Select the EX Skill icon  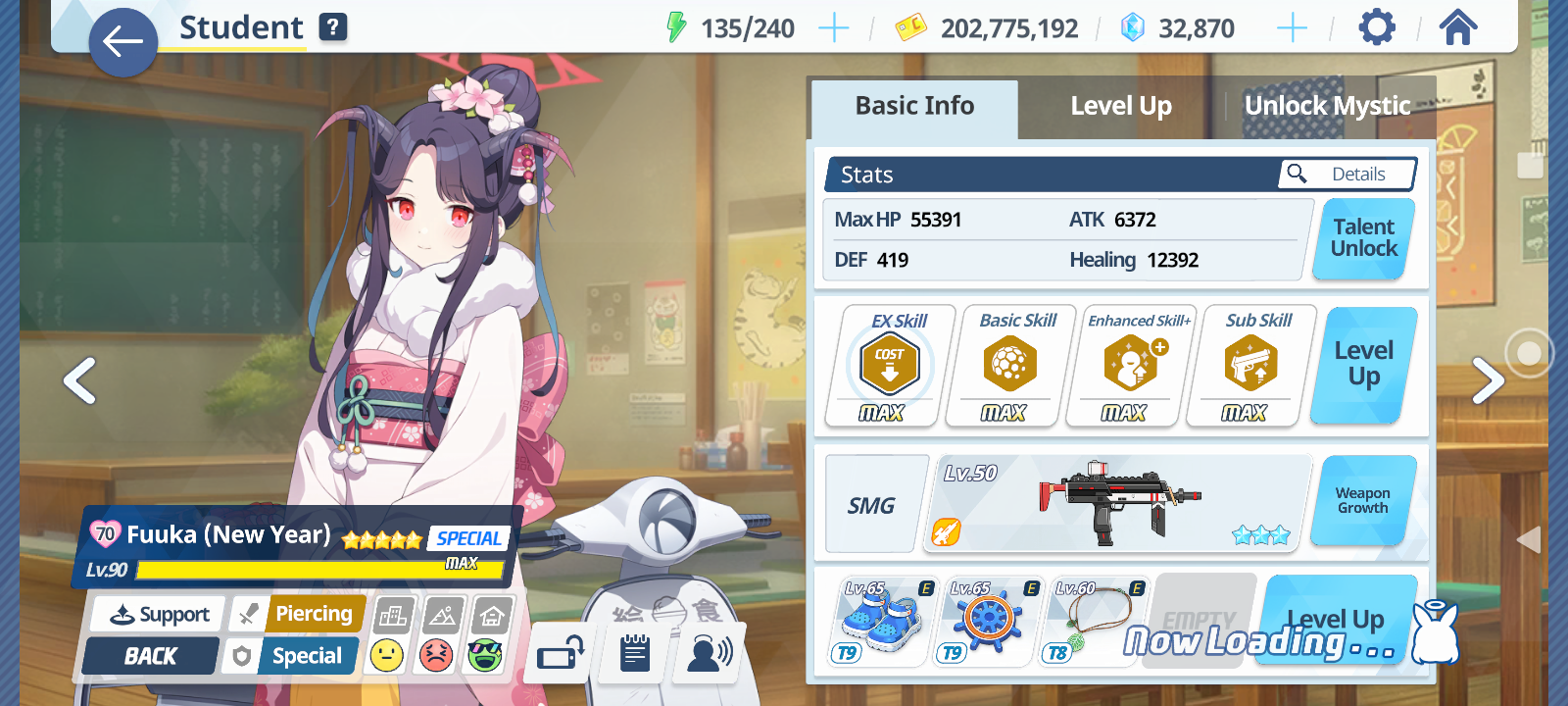click(889, 365)
